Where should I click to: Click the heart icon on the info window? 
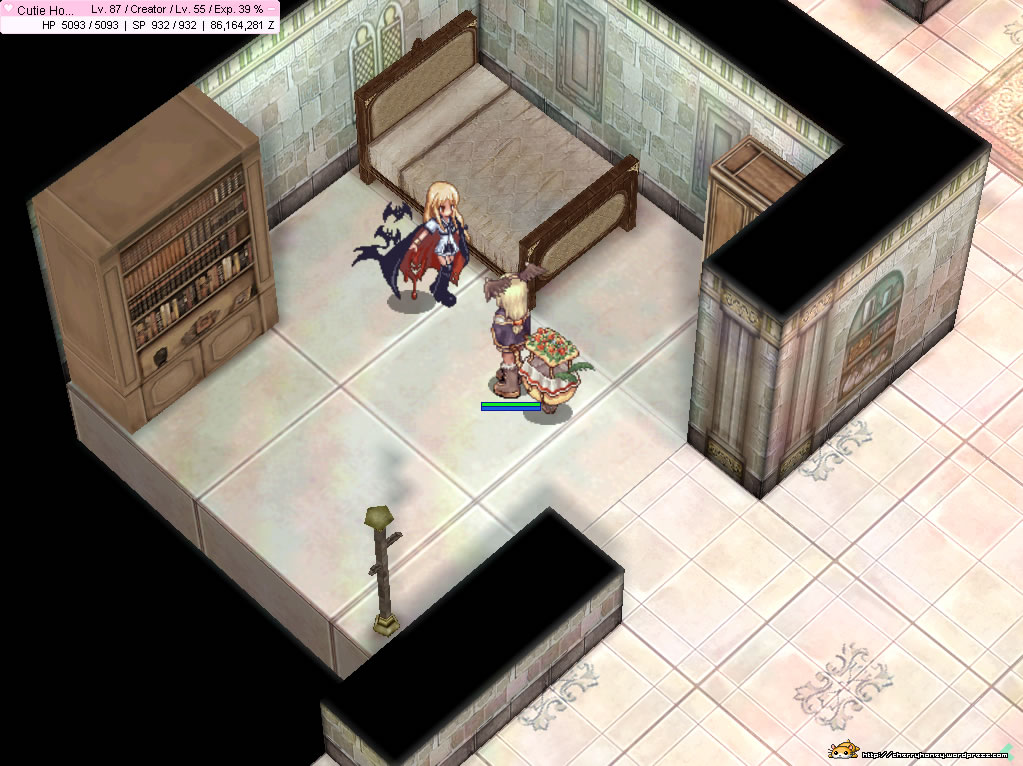[x=7, y=9]
